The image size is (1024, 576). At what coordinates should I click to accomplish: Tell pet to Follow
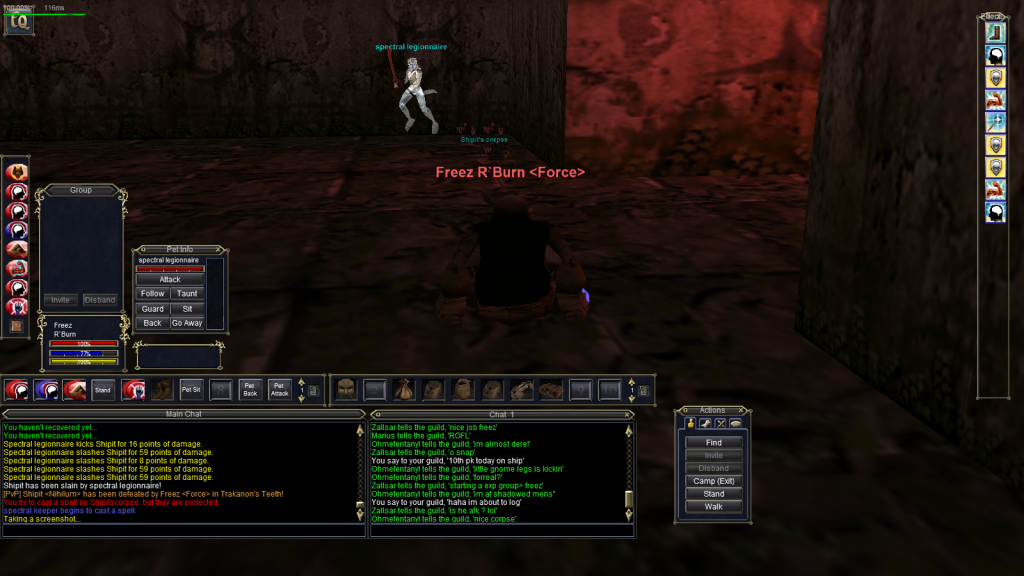pyautogui.click(x=152, y=294)
